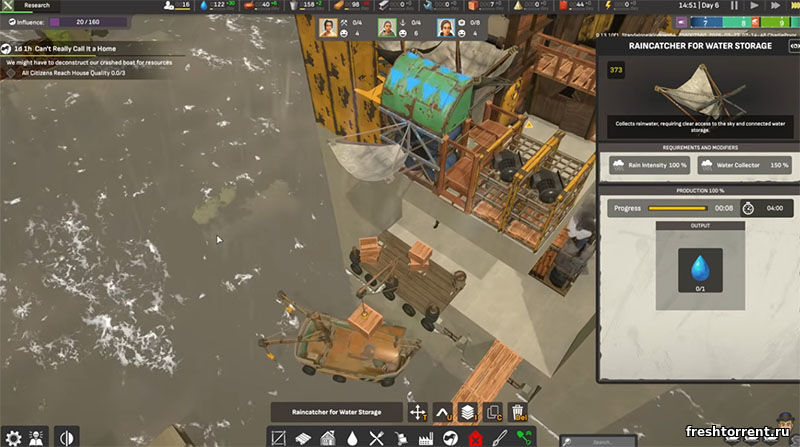Open the settings gear icon
The image size is (800, 447).
point(13,437)
